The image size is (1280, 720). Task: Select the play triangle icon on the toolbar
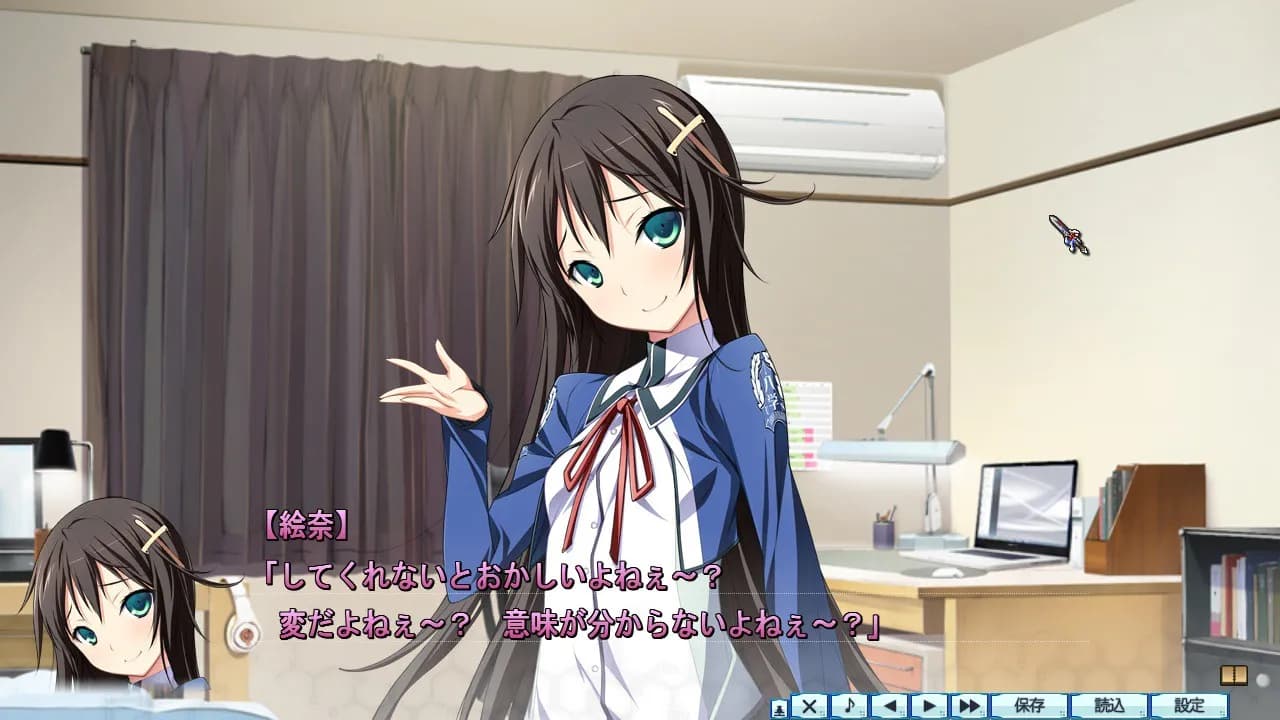click(930, 708)
